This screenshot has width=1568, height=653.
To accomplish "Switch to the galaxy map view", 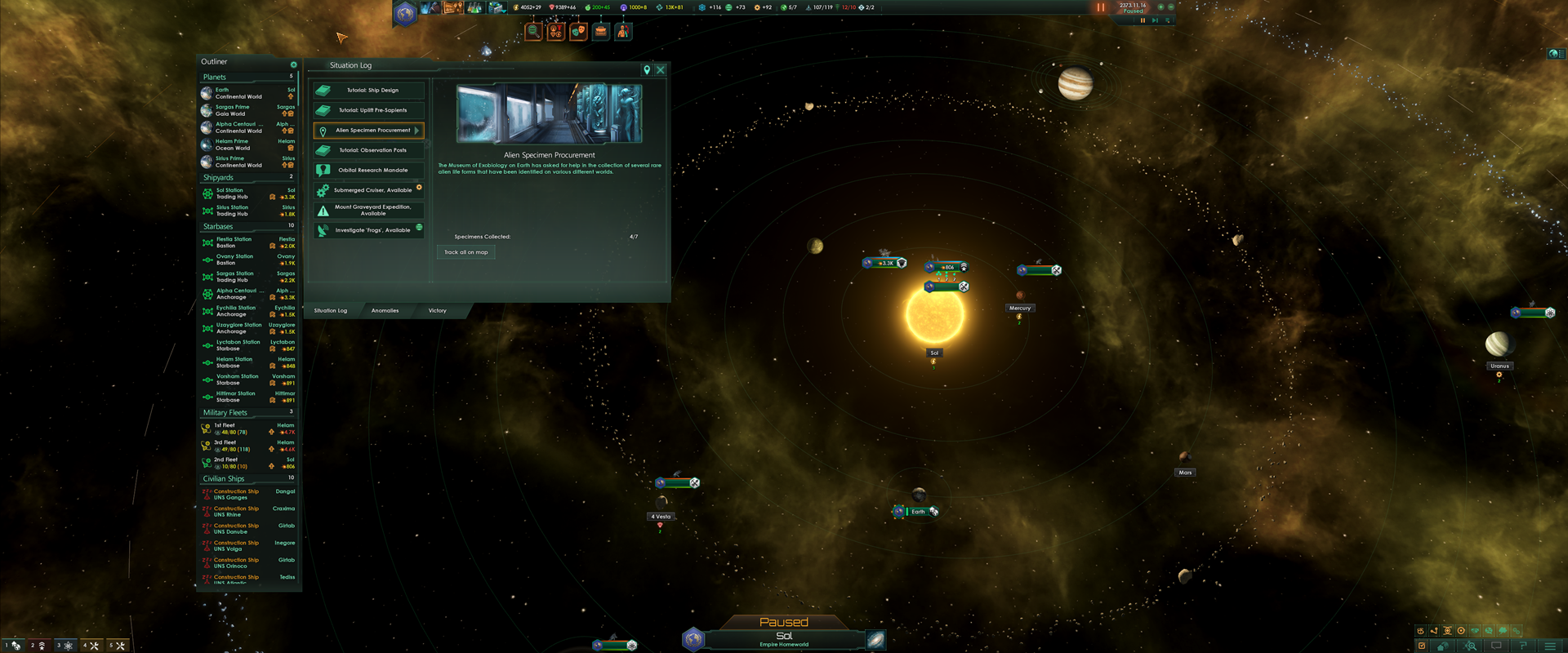I will coord(875,639).
